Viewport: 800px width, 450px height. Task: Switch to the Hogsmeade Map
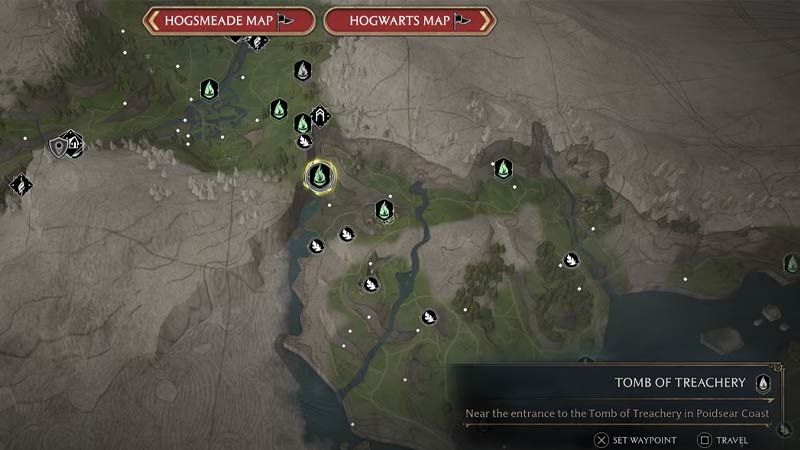click(229, 19)
